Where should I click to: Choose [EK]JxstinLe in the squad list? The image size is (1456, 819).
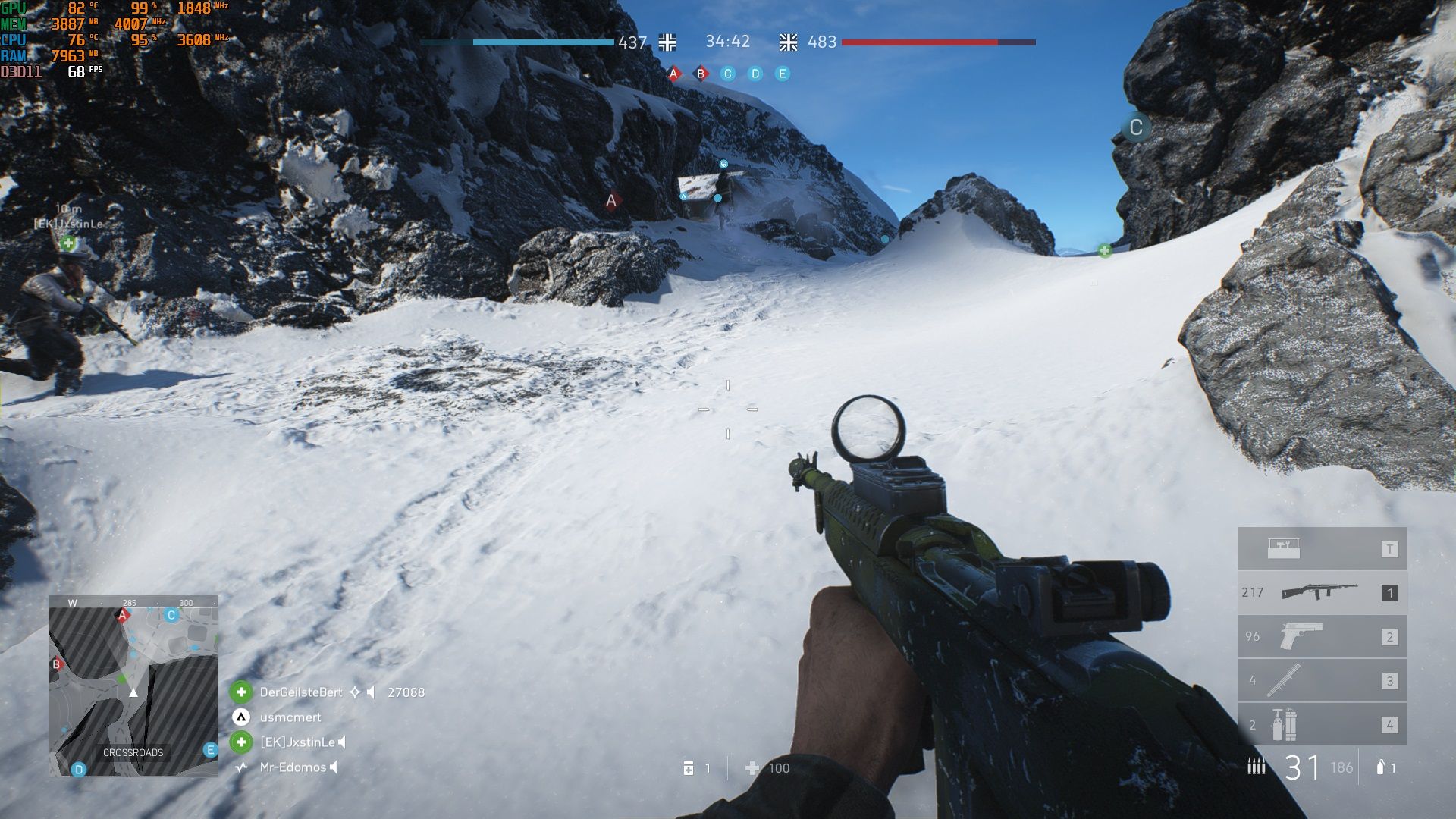tap(297, 742)
